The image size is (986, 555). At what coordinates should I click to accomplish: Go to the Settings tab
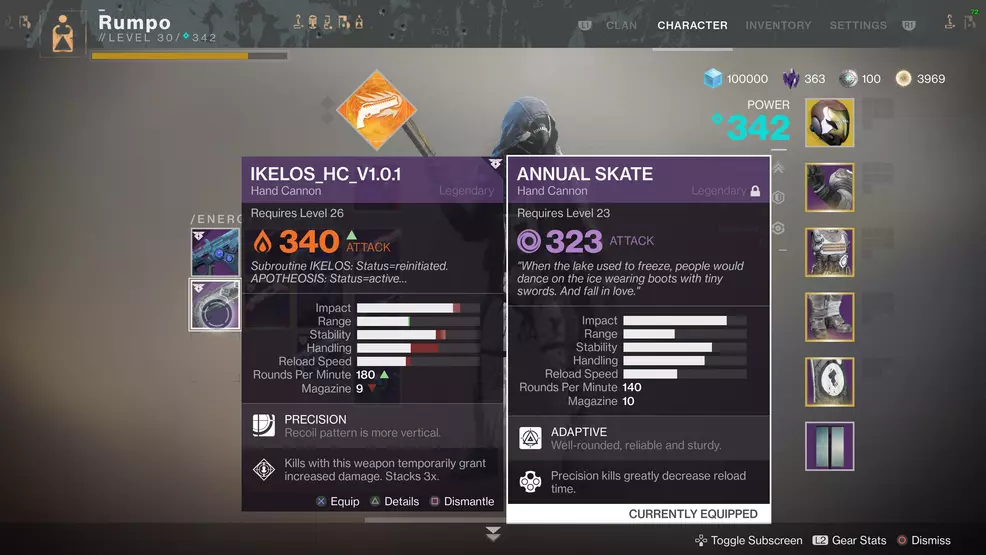pos(857,25)
